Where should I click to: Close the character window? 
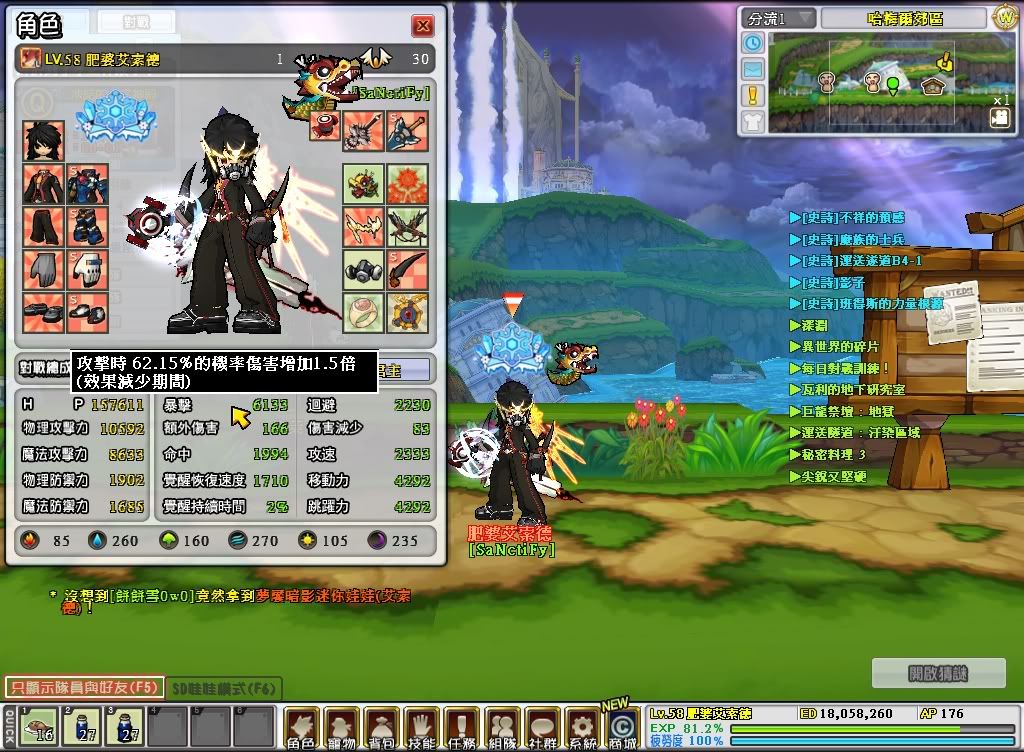pos(423,26)
